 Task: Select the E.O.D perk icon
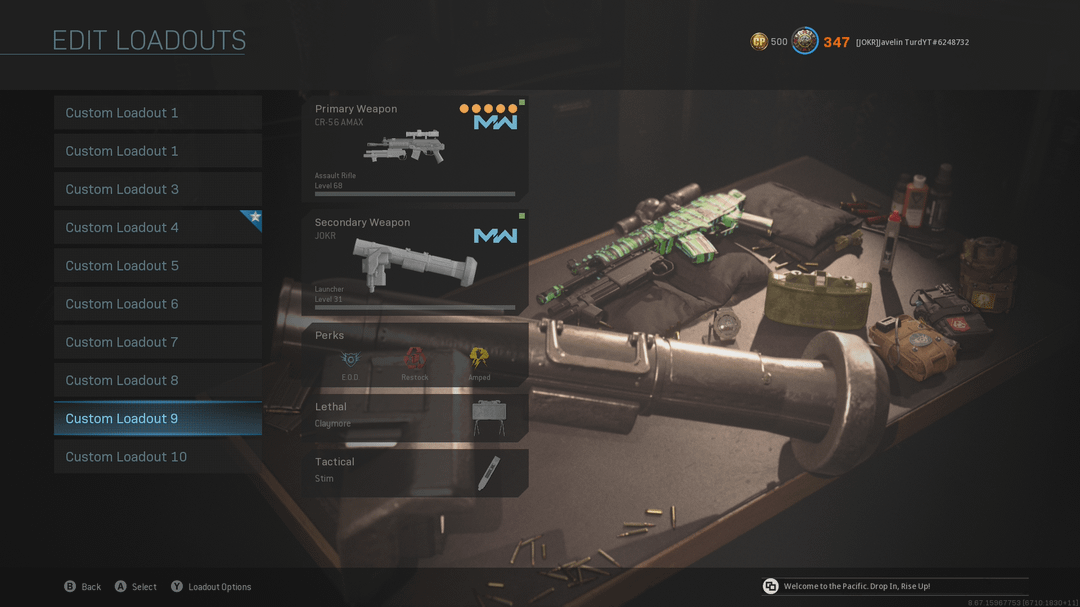click(350, 359)
